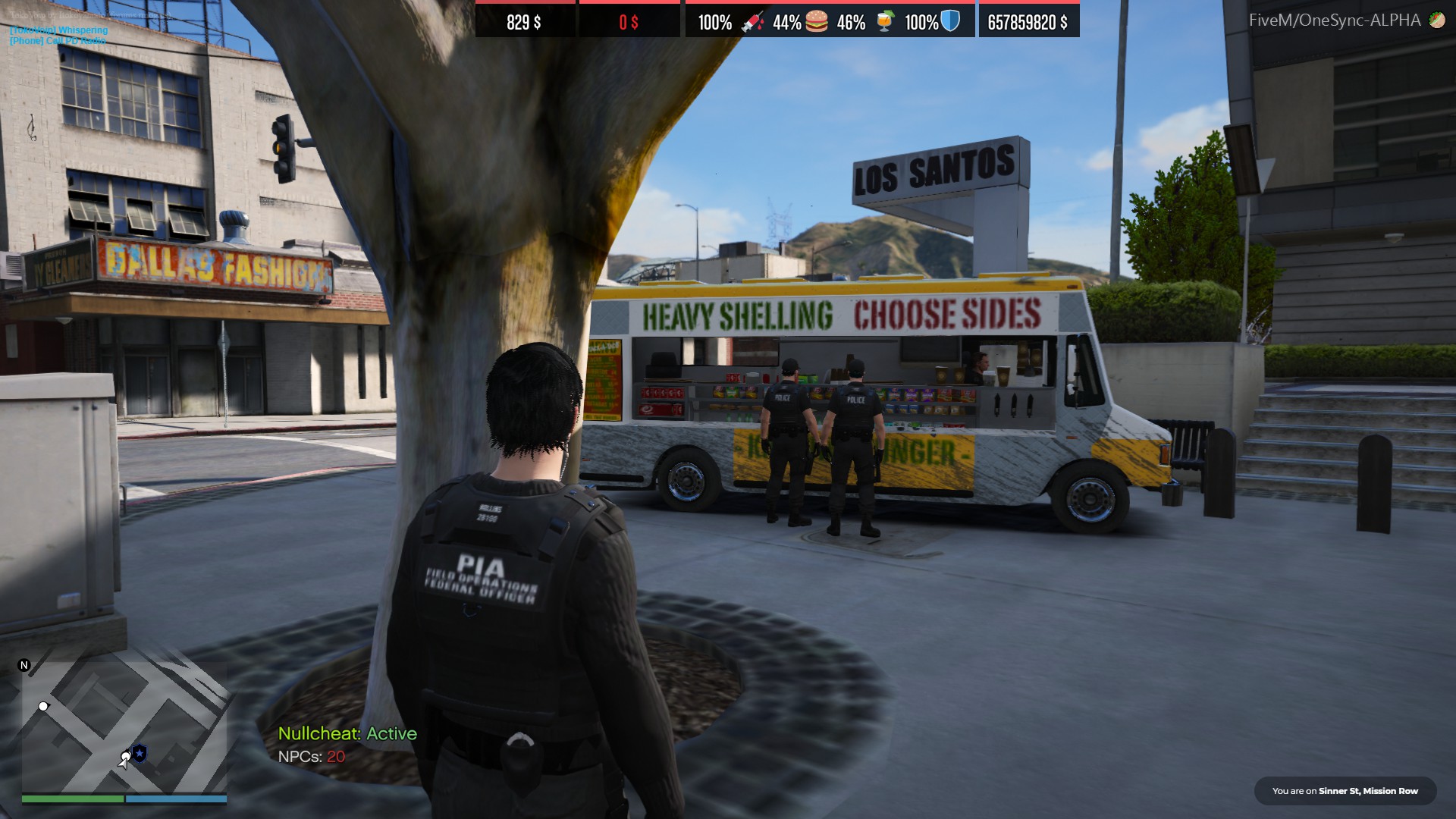The width and height of the screenshot is (1456, 819).
Task: Click the burger hunger icon
Action: pos(817,21)
